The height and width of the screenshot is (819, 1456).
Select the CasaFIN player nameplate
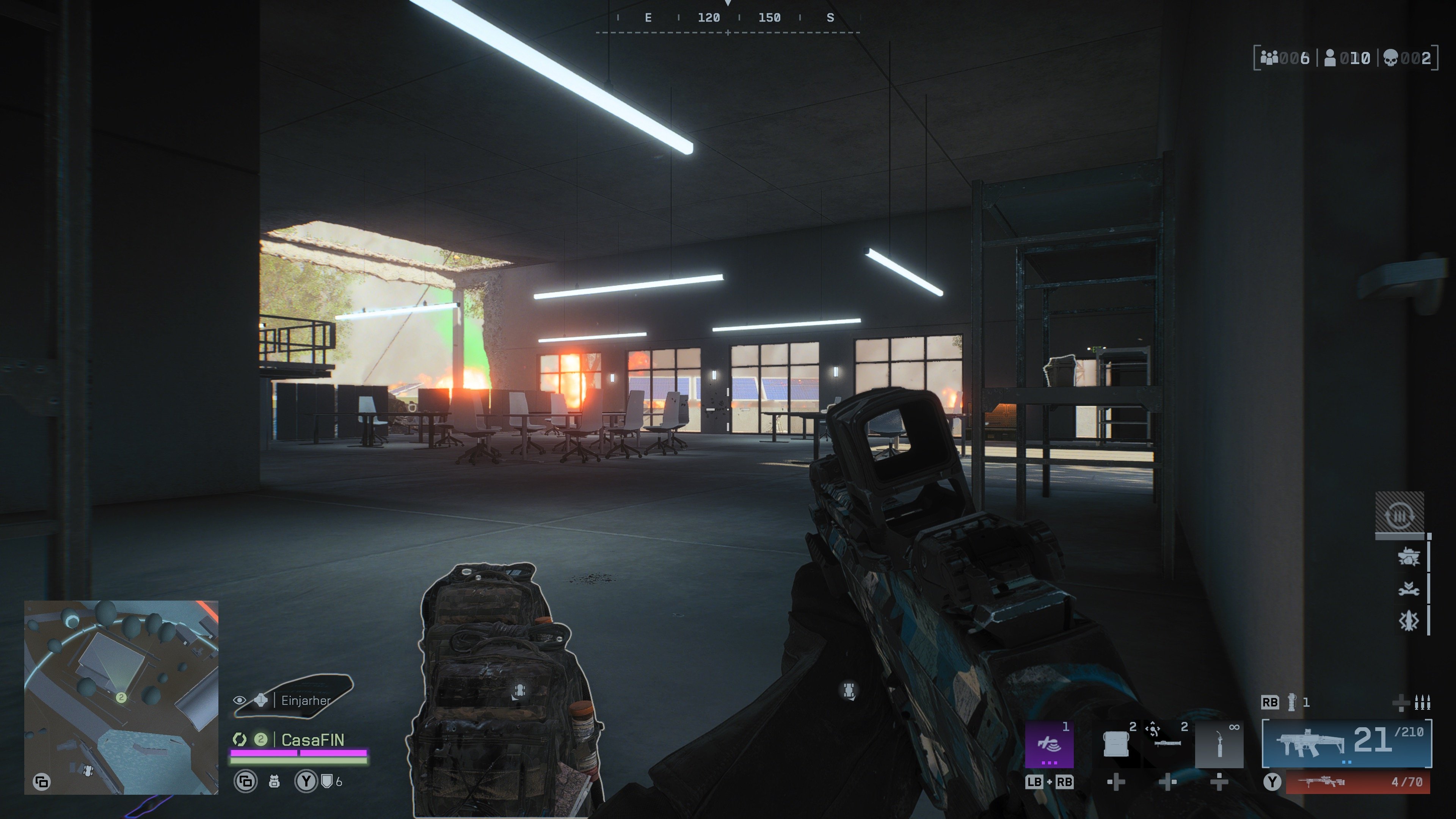pos(312,740)
